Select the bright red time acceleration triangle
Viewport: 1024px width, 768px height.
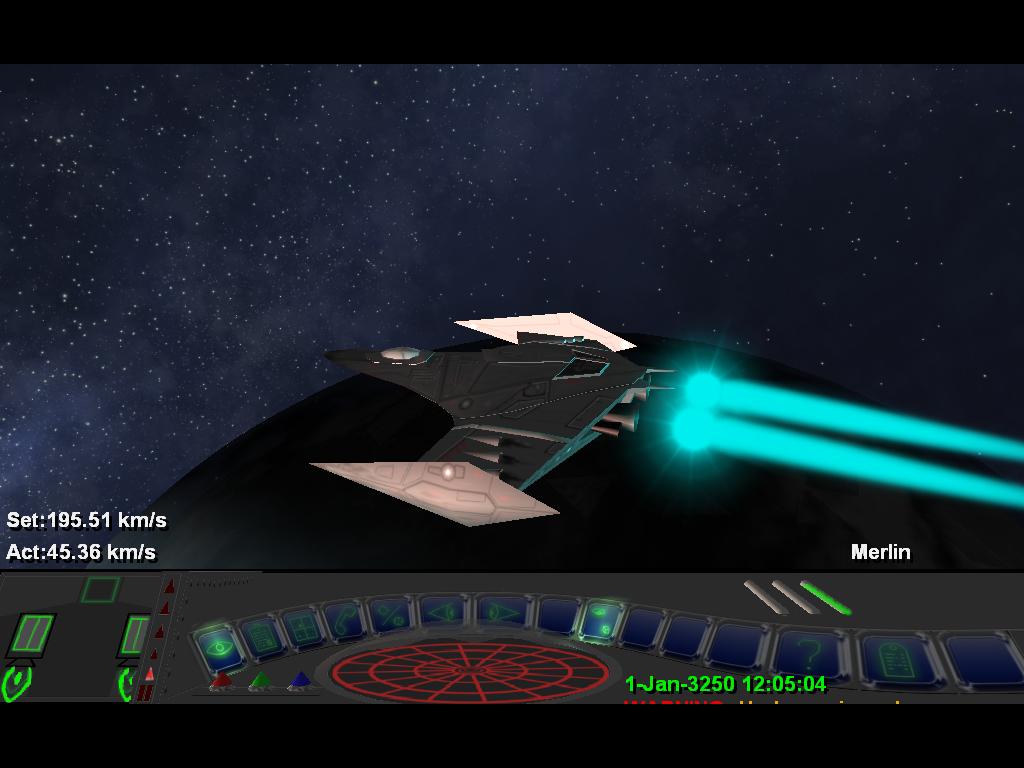pos(150,673)
